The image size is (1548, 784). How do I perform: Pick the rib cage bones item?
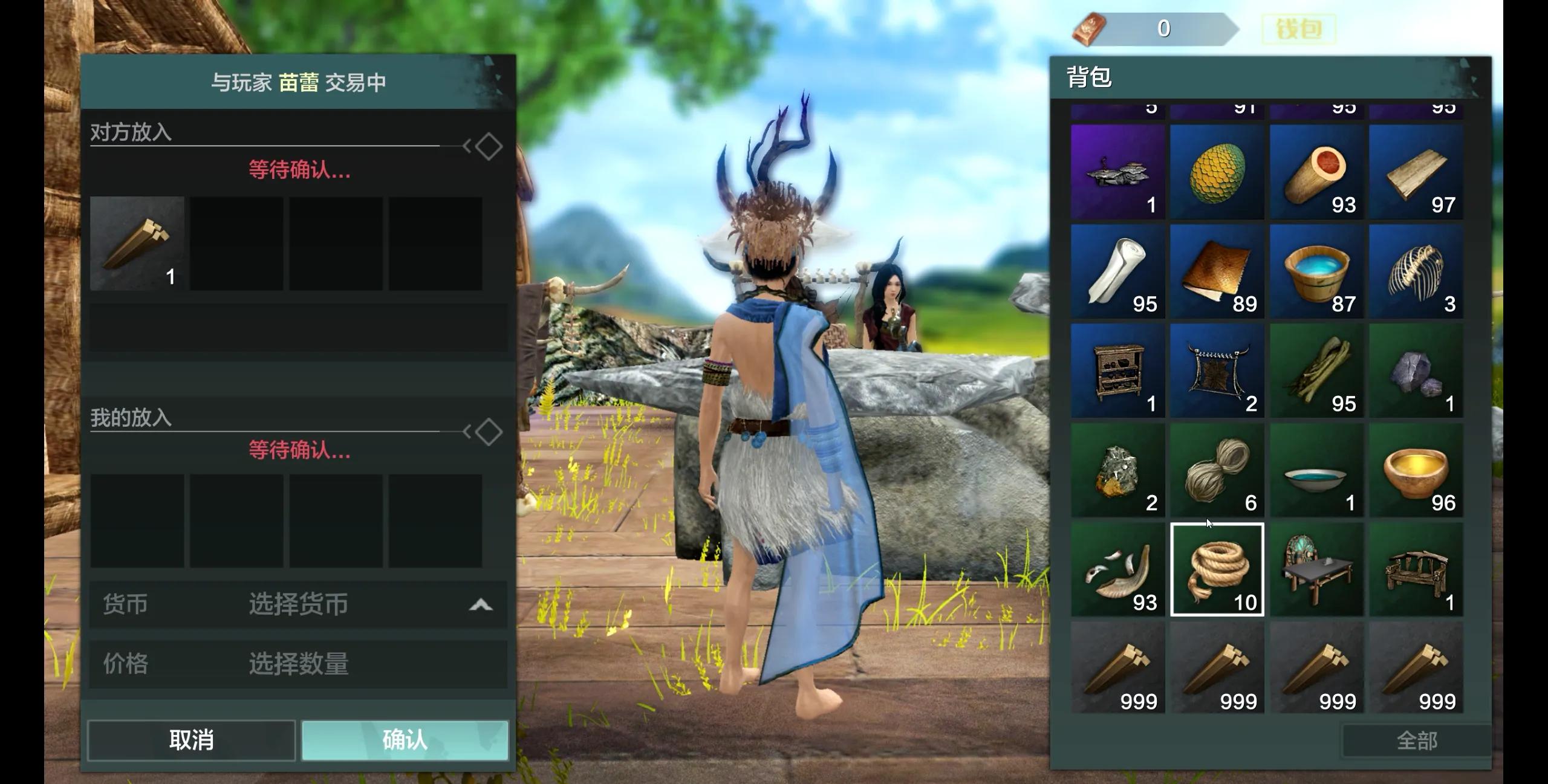click(x=1416, y=271)
